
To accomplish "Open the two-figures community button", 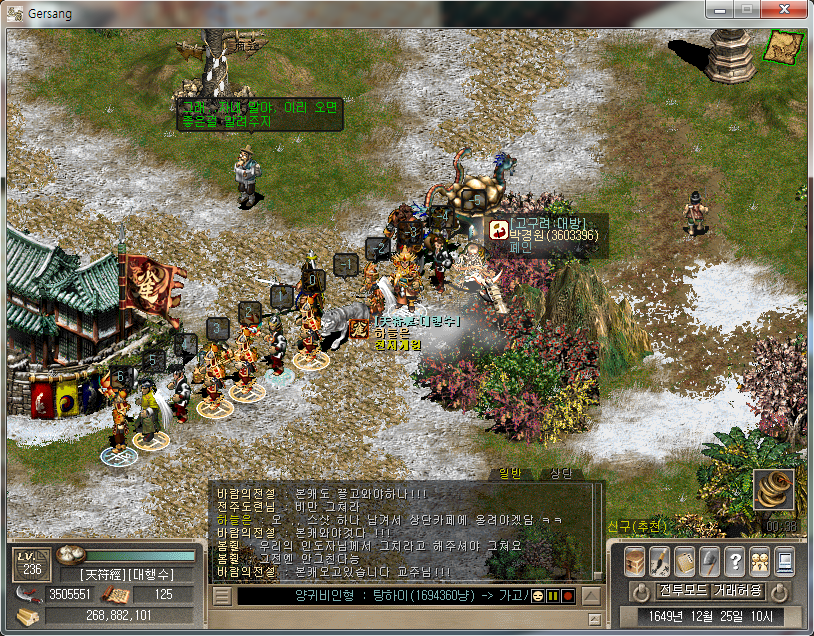I will click(759, 561).
